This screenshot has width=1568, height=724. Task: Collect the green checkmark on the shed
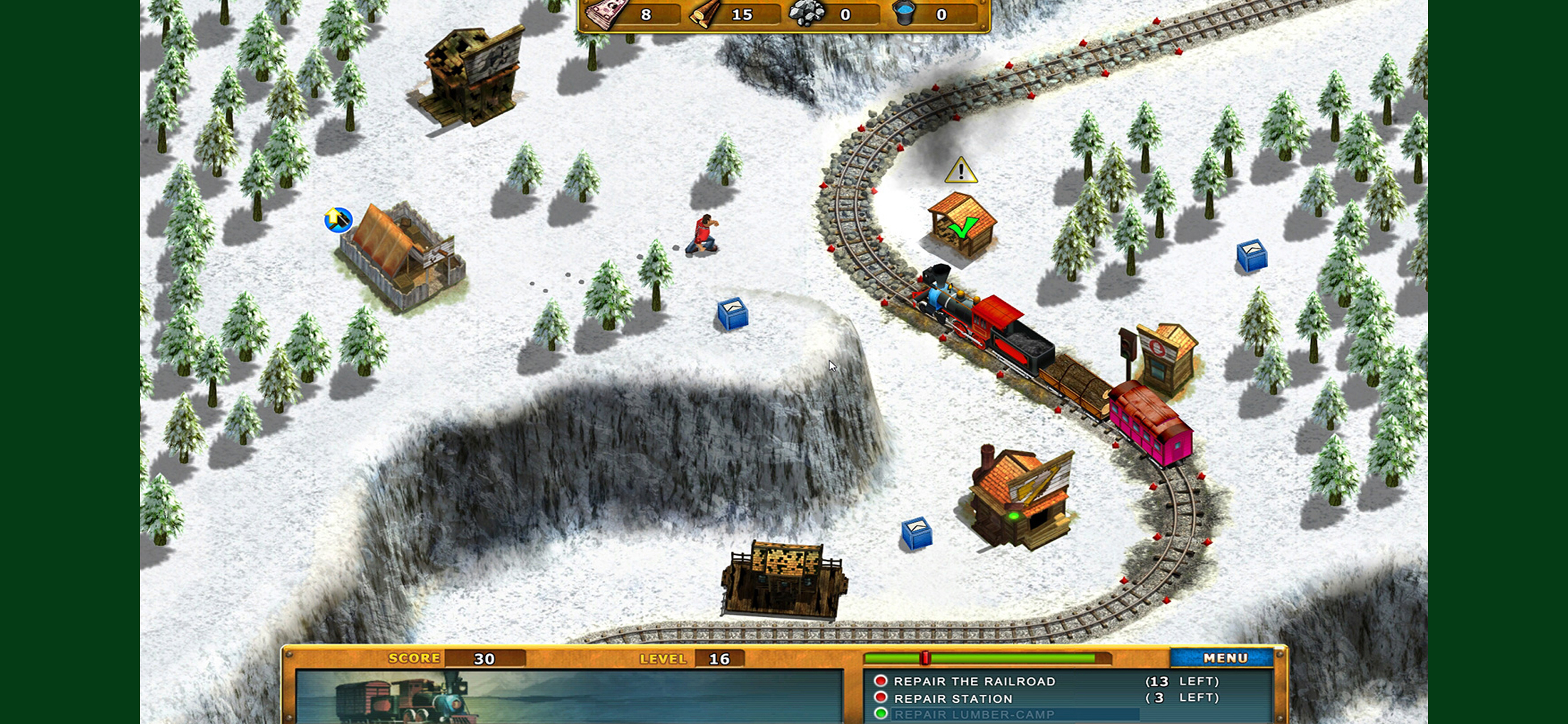coord(963,229)
